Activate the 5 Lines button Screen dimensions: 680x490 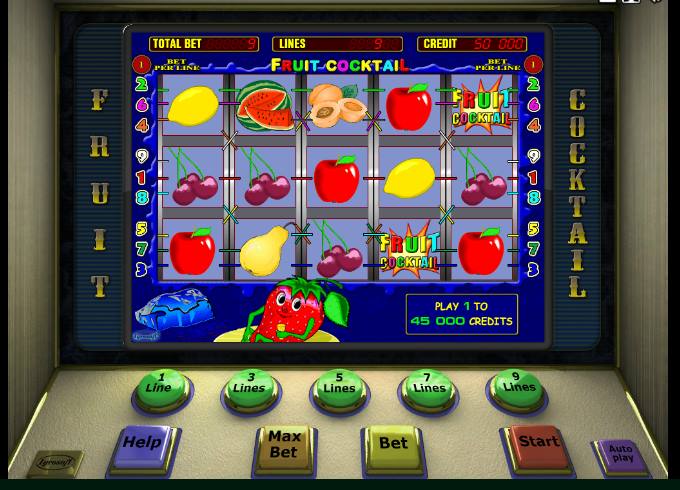tap(339, 388)
